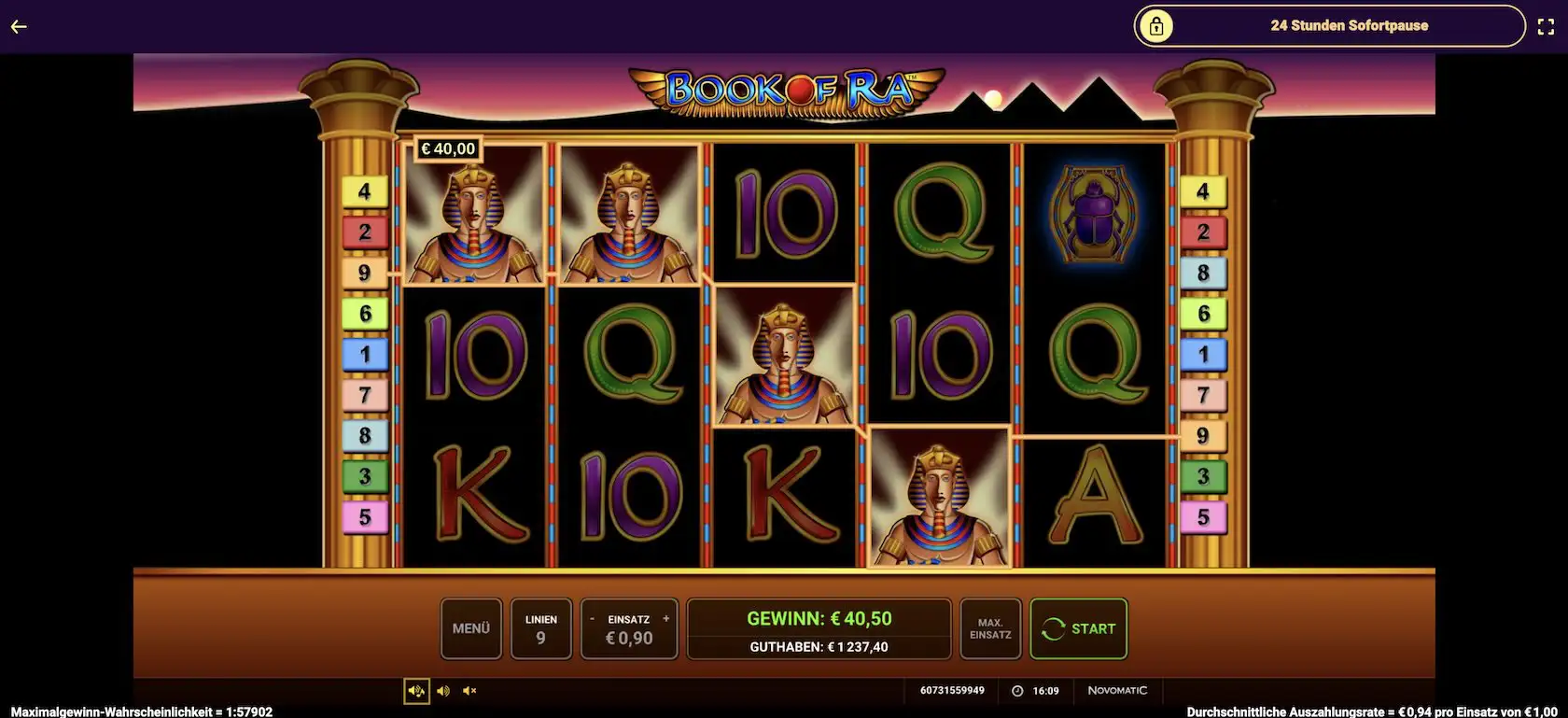Select the LINIEN 9 control
Screen dimensions: 1568x718
point(541,628)
